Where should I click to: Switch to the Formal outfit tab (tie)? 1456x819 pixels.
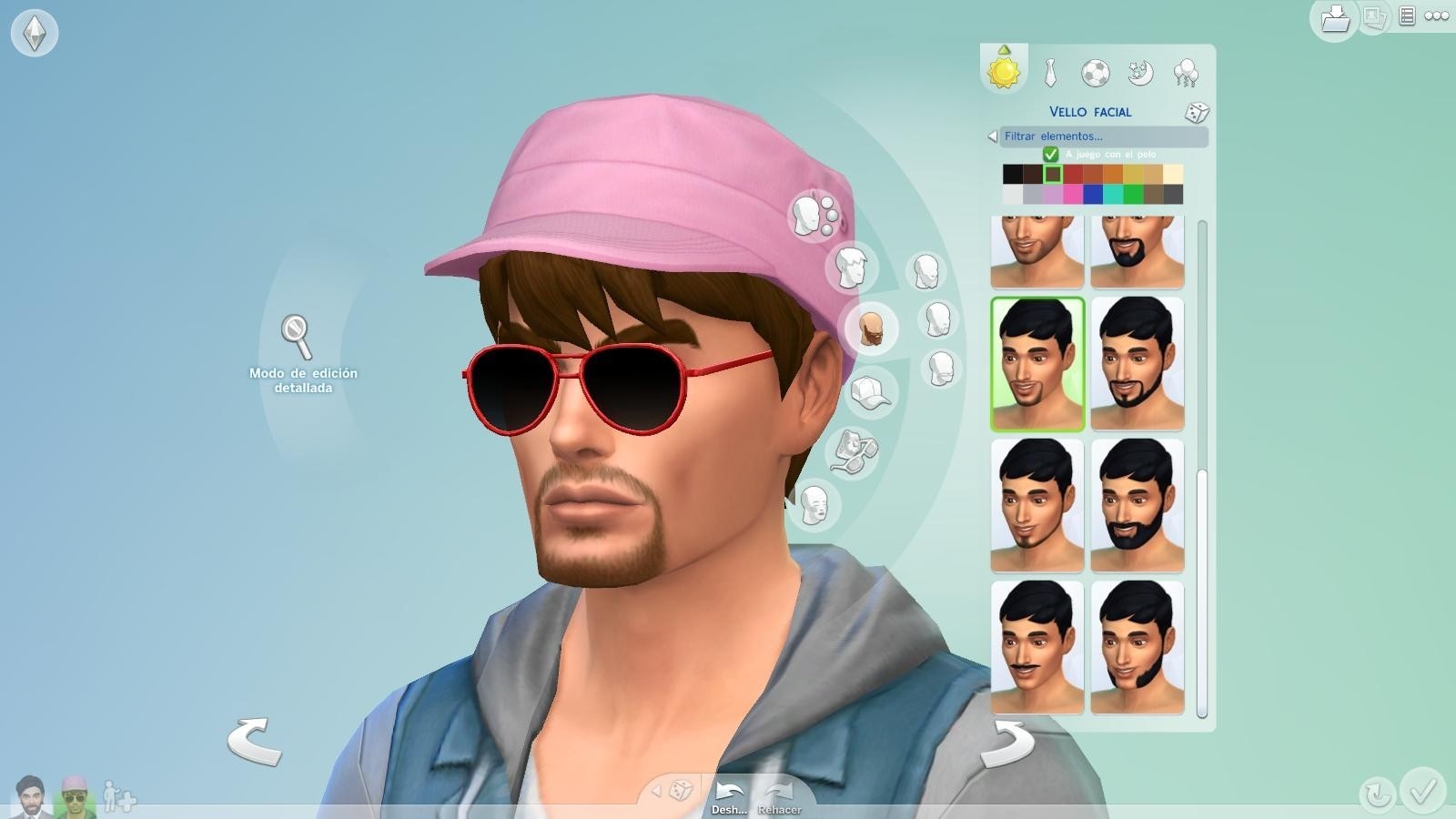(1049, 73)
